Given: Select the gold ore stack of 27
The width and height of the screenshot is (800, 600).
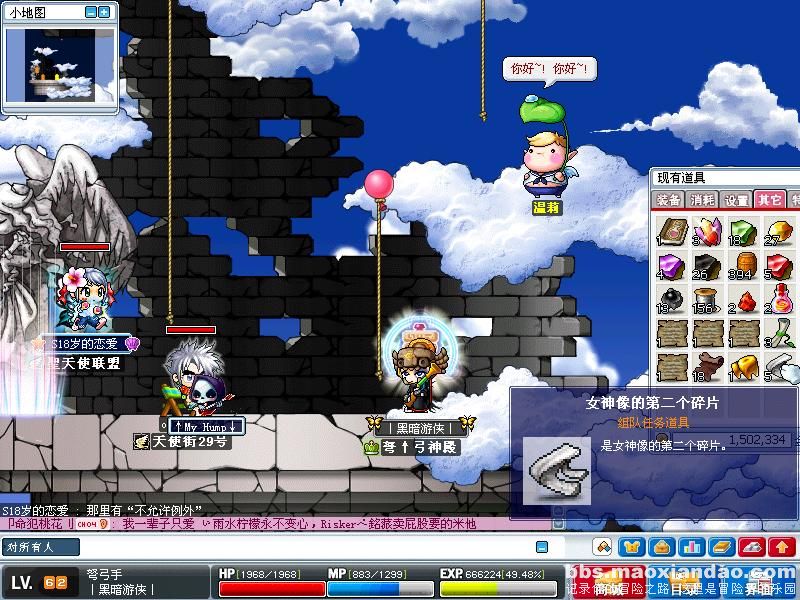Looking at the screenshot, I should [x=776, y=230].
